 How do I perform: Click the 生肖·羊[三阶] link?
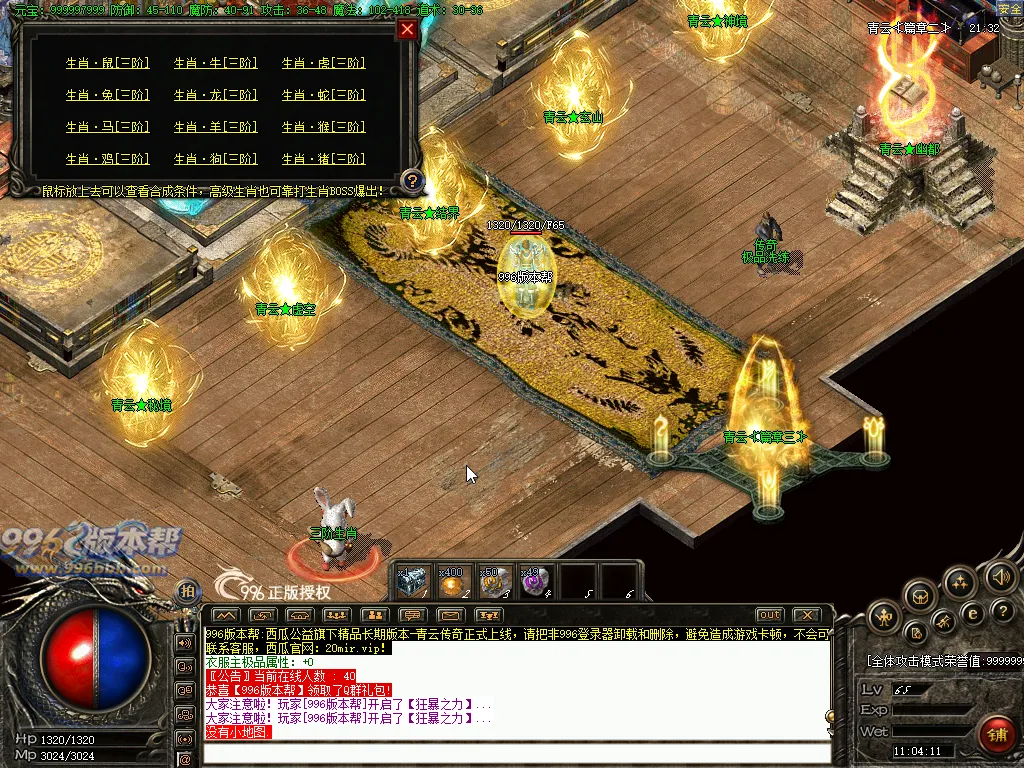pyautogui.click(x=215, y=127)
